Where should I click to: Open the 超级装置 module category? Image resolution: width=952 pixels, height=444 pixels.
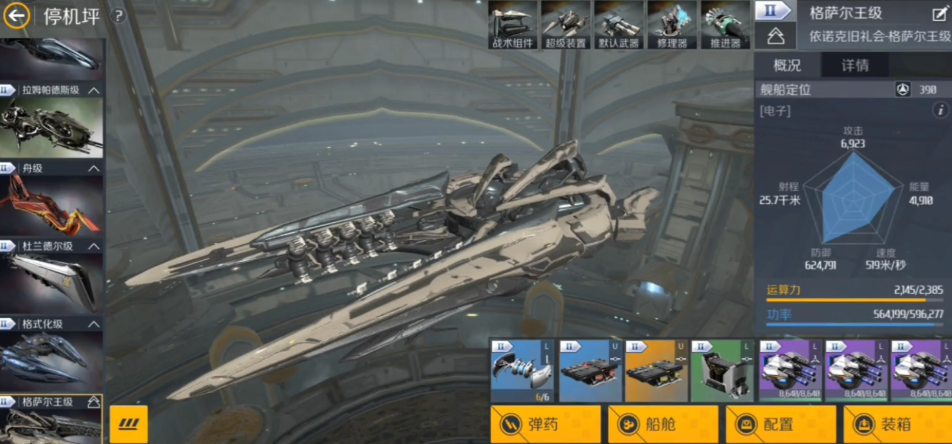pyautogui.click(x=566, y=24)
